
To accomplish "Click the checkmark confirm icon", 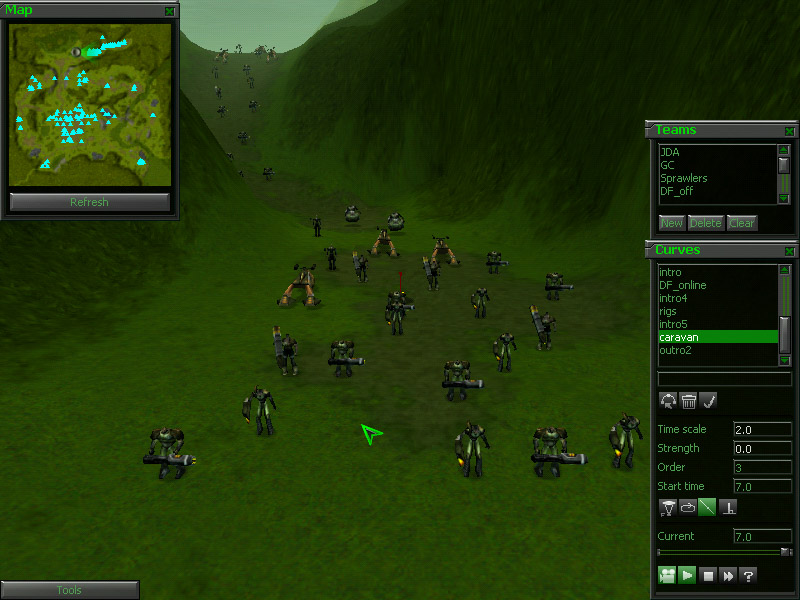I will click(x=708, y=401).
